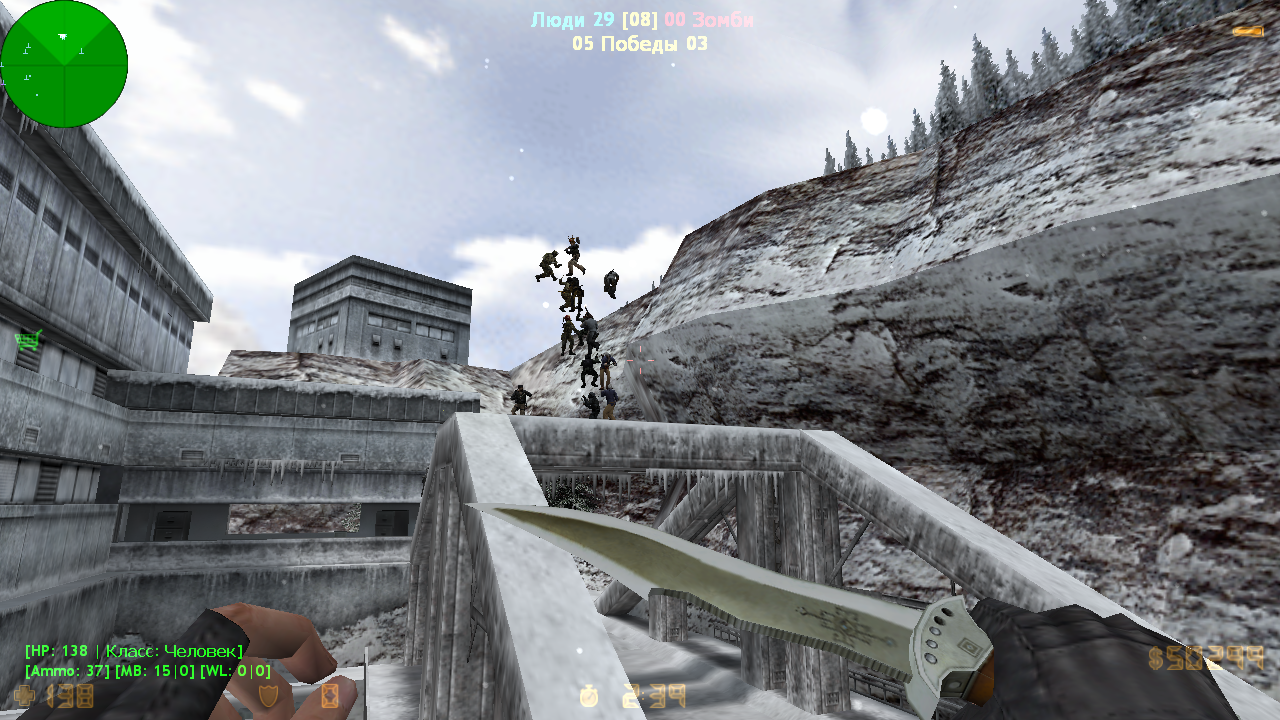Image resolution: width=1280 pixels, height=720 pixels.
Task: Click the health cross icon
Action: (x=24, y=696)
